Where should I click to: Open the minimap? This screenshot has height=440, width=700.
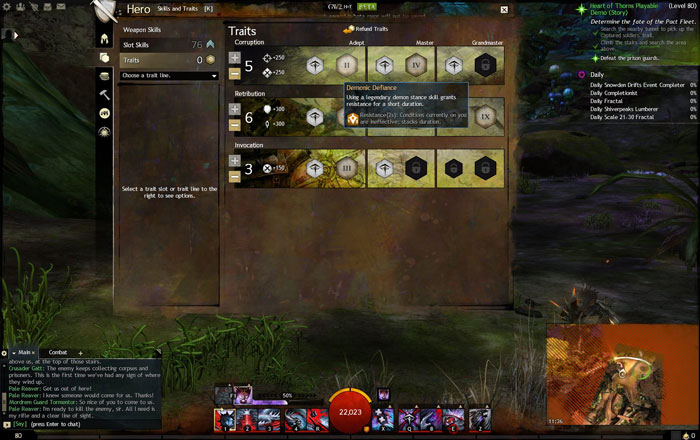point(621,374)
